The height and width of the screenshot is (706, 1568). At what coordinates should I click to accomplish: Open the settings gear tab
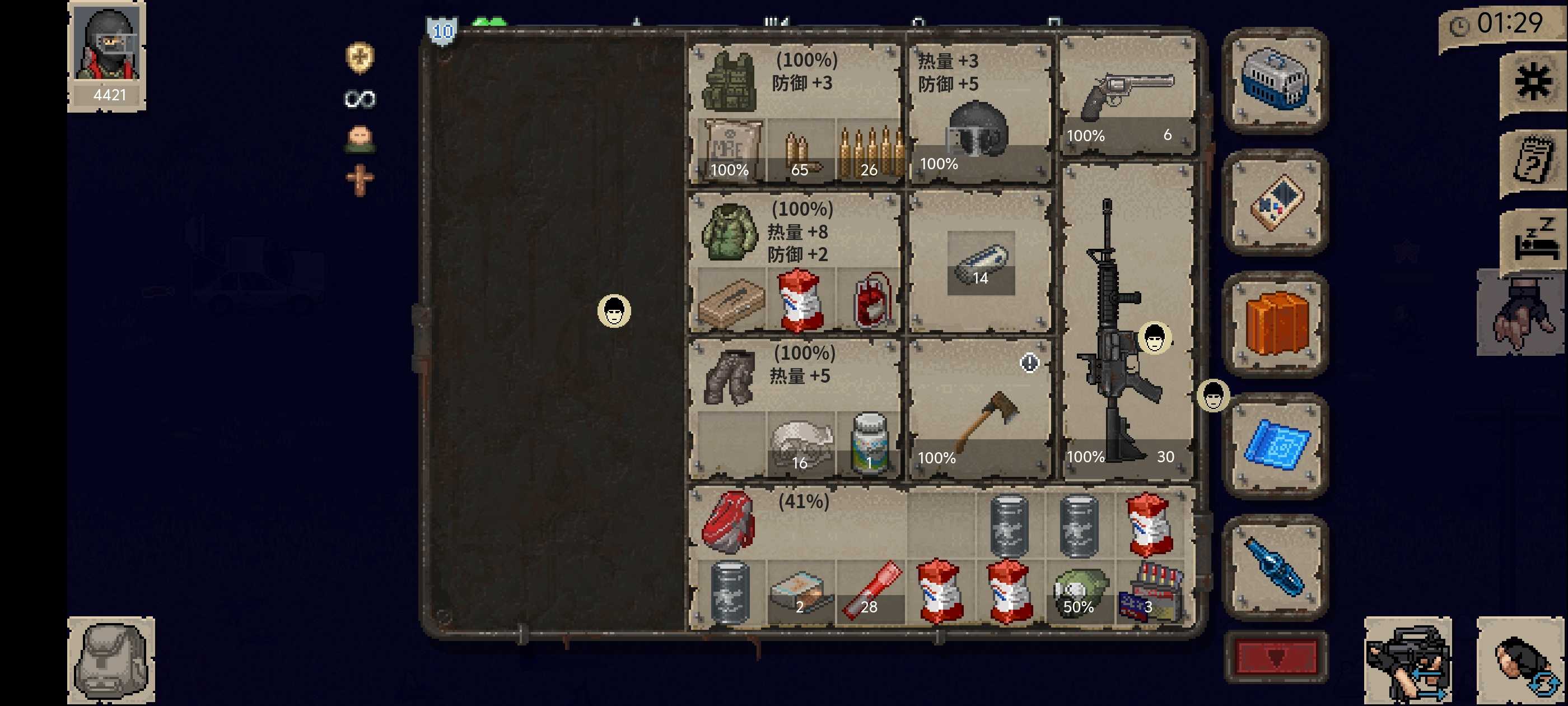(1532, 82)
